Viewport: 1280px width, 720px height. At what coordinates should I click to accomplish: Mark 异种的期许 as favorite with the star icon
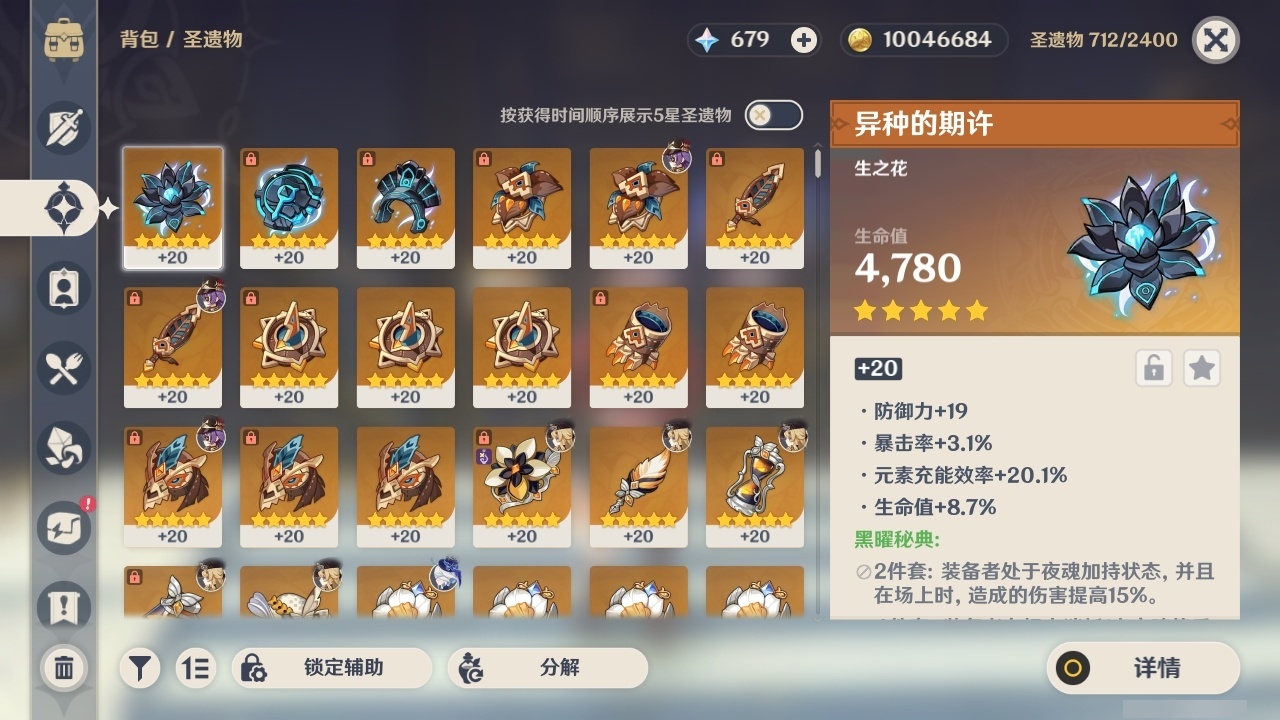1201,368
